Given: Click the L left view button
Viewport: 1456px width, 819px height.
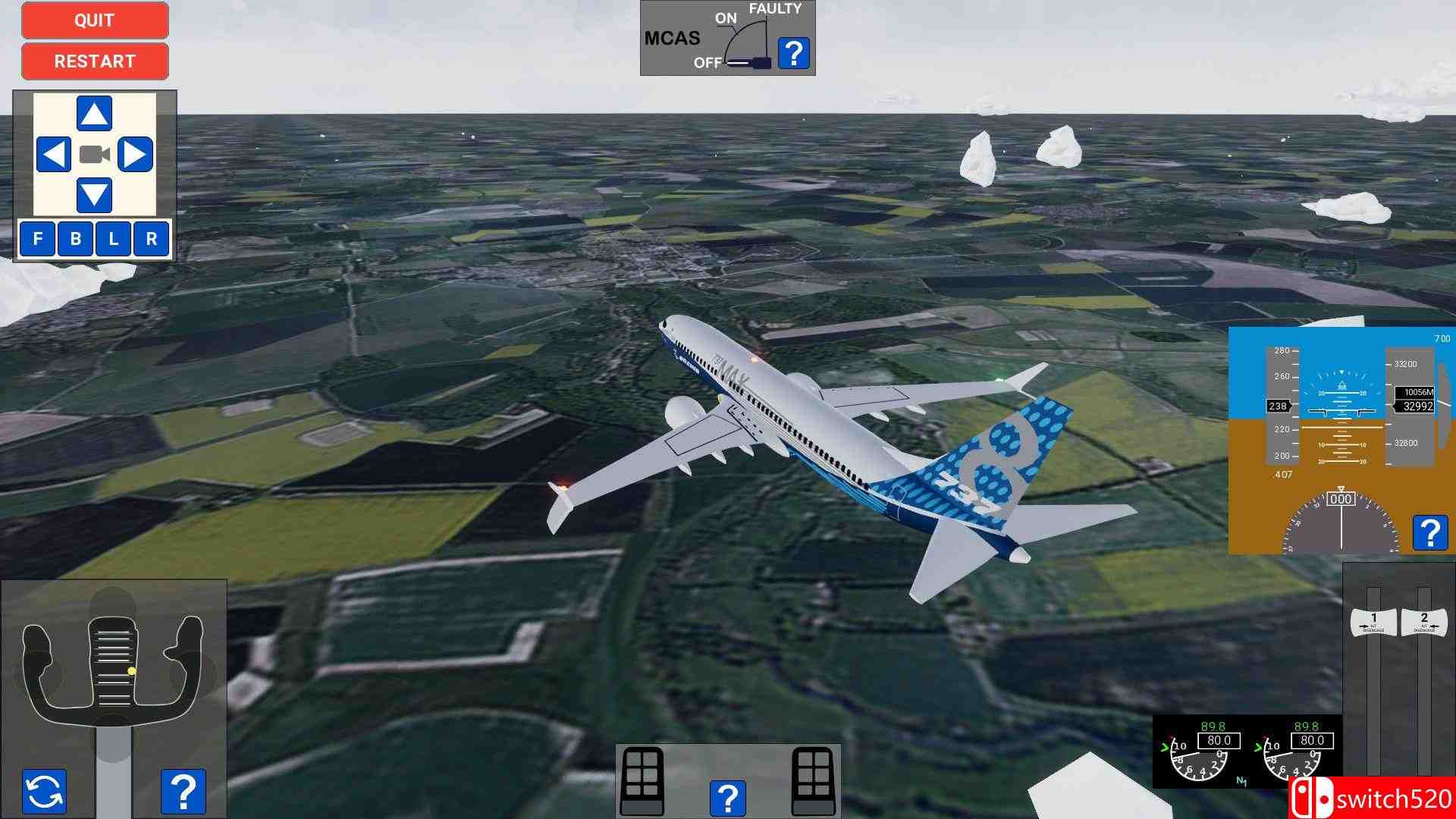Looking at the screenshot, I should click(x=112, y=239).
